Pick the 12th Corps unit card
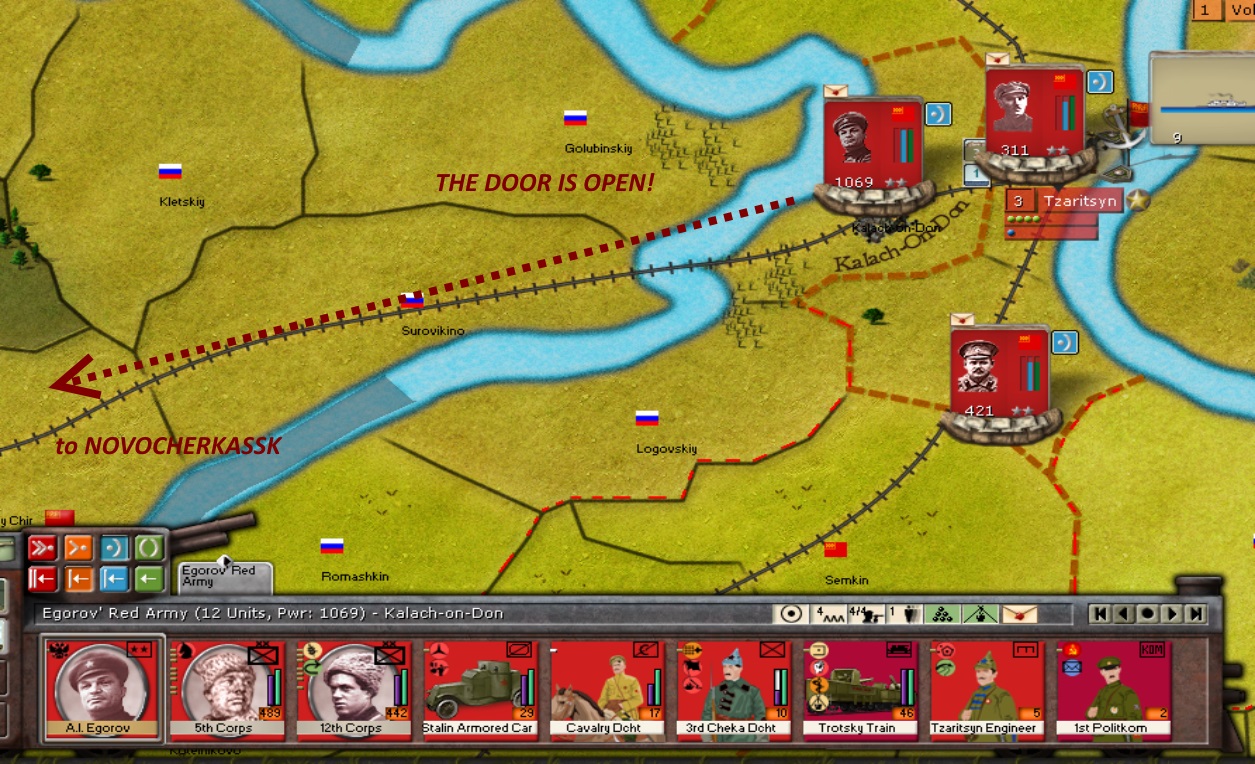1255x764 pixels. [x=353, y=690]
